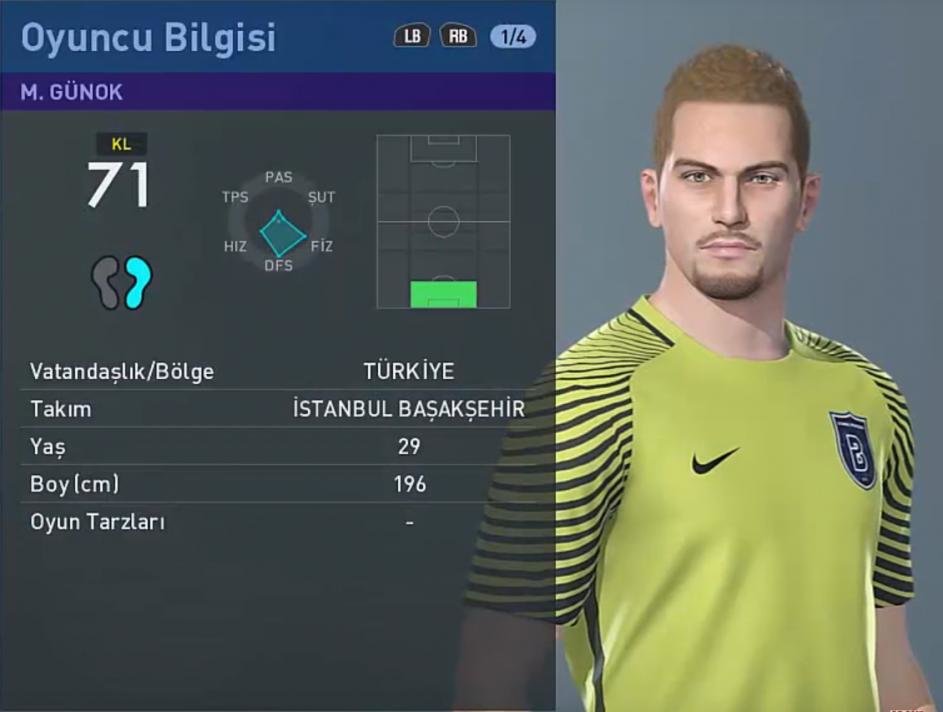Select the 1/4 page indicator
Image resolution: width=943 pixels, height=712 pixels.
(x=513, y=37)
